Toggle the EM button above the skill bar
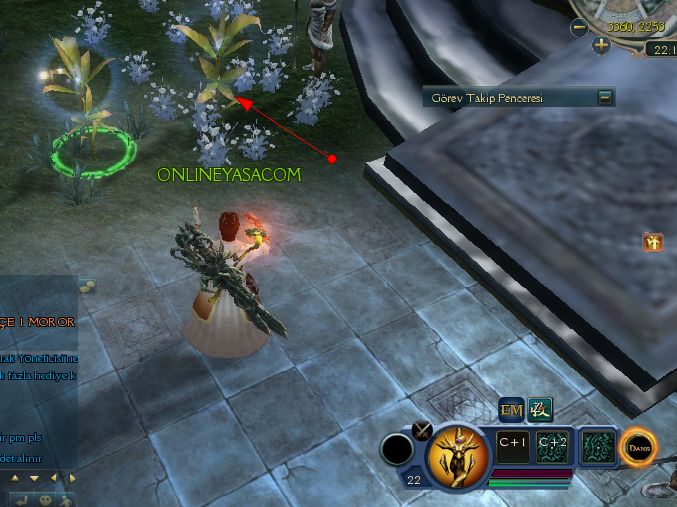Image resolution: width=677 pixels, height=507 pixels. [511, 409]
